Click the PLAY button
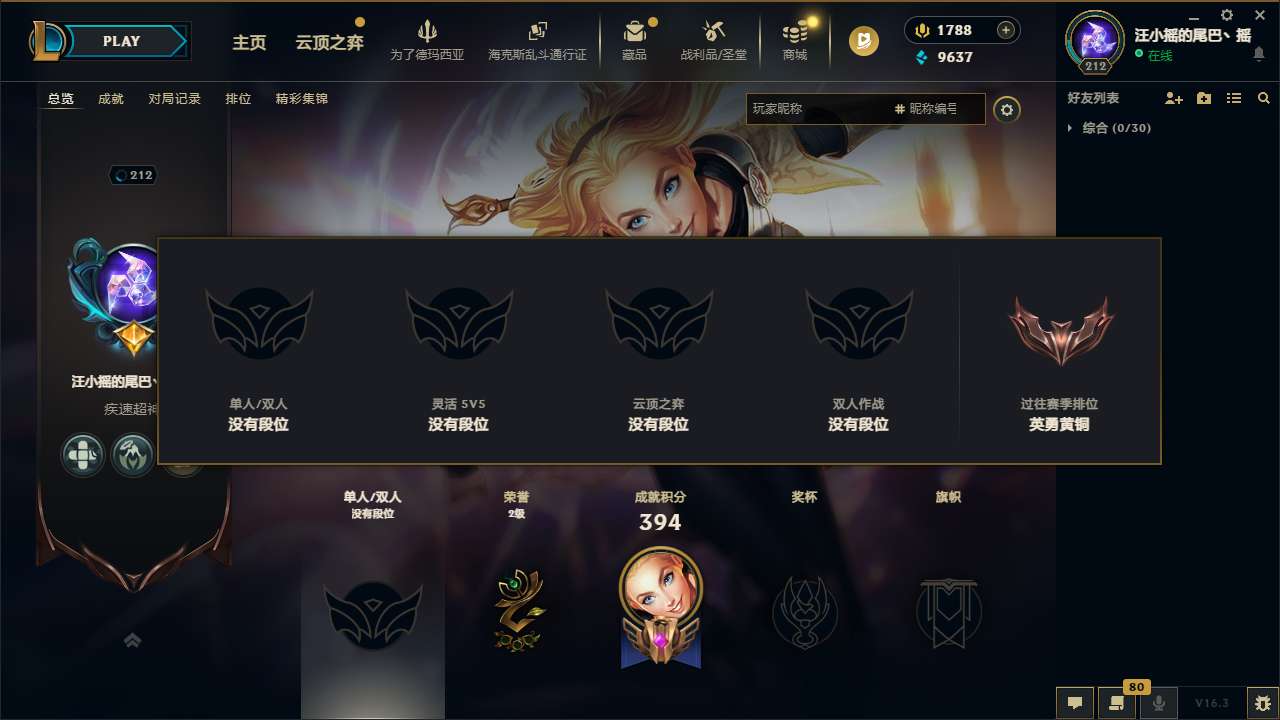Image resolution: width=1280 pixels, height=720 pixels. [118, 41]
